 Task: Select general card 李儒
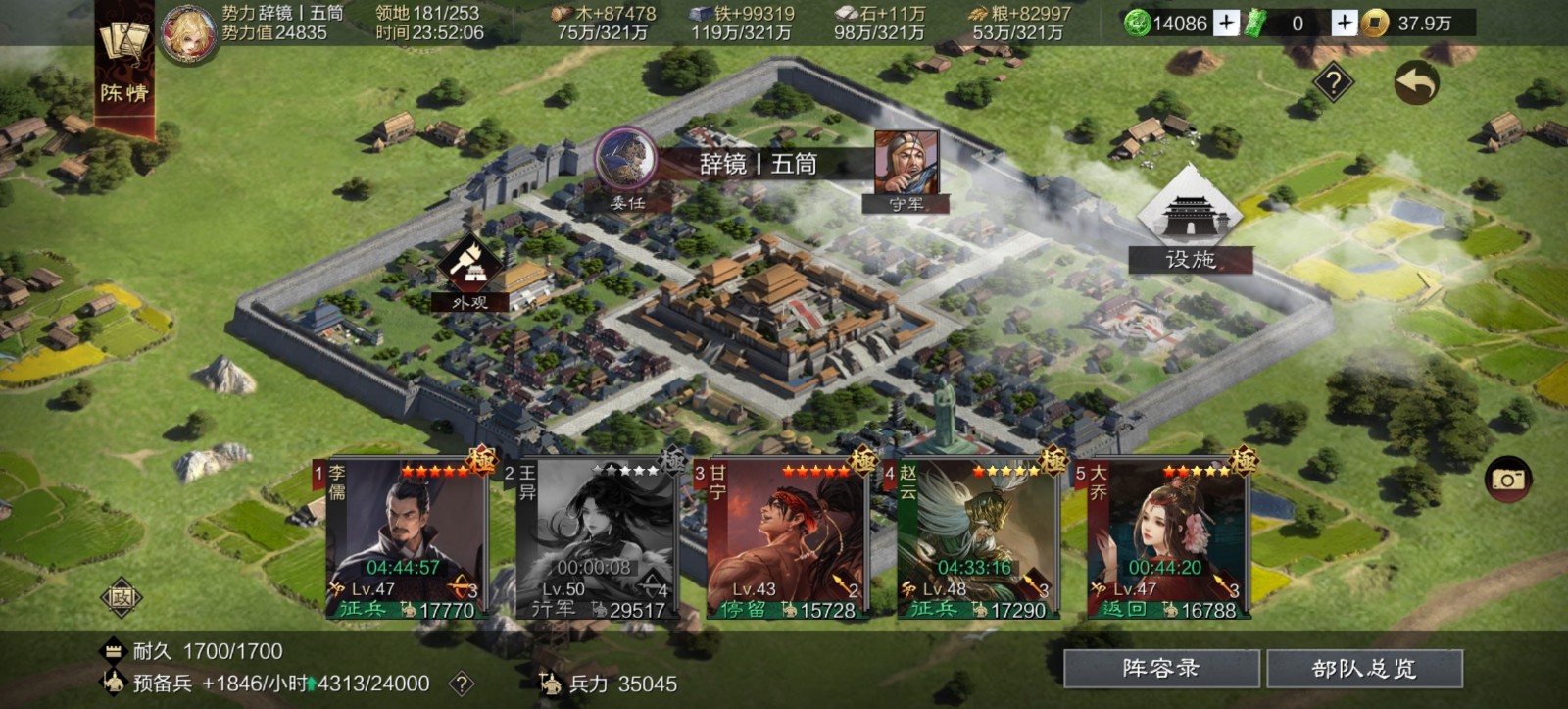(x=405, y=539)
